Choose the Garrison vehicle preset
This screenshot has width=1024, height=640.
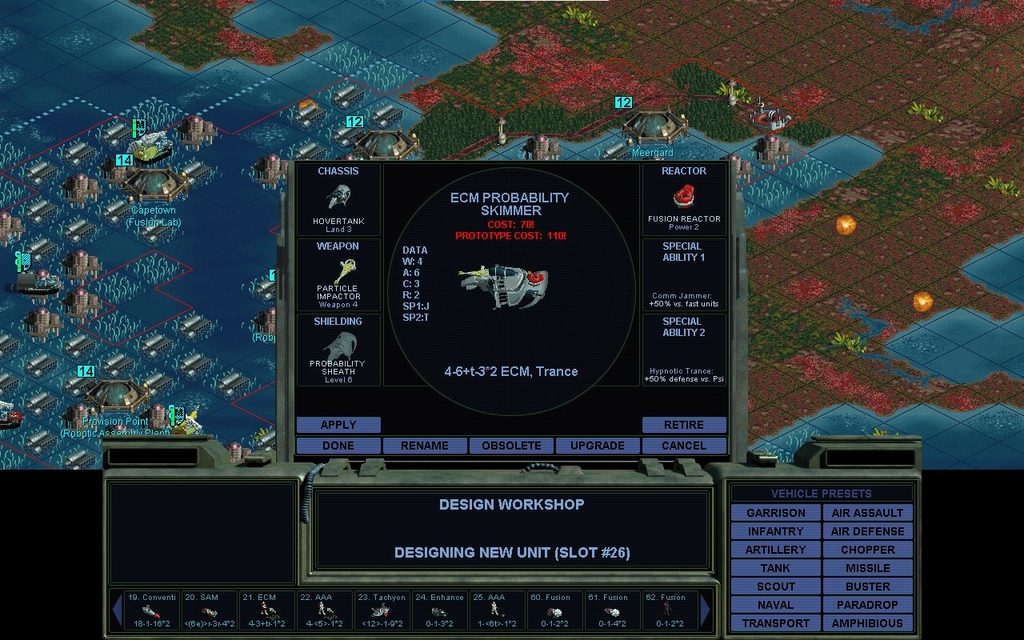[x=775, y=513]
